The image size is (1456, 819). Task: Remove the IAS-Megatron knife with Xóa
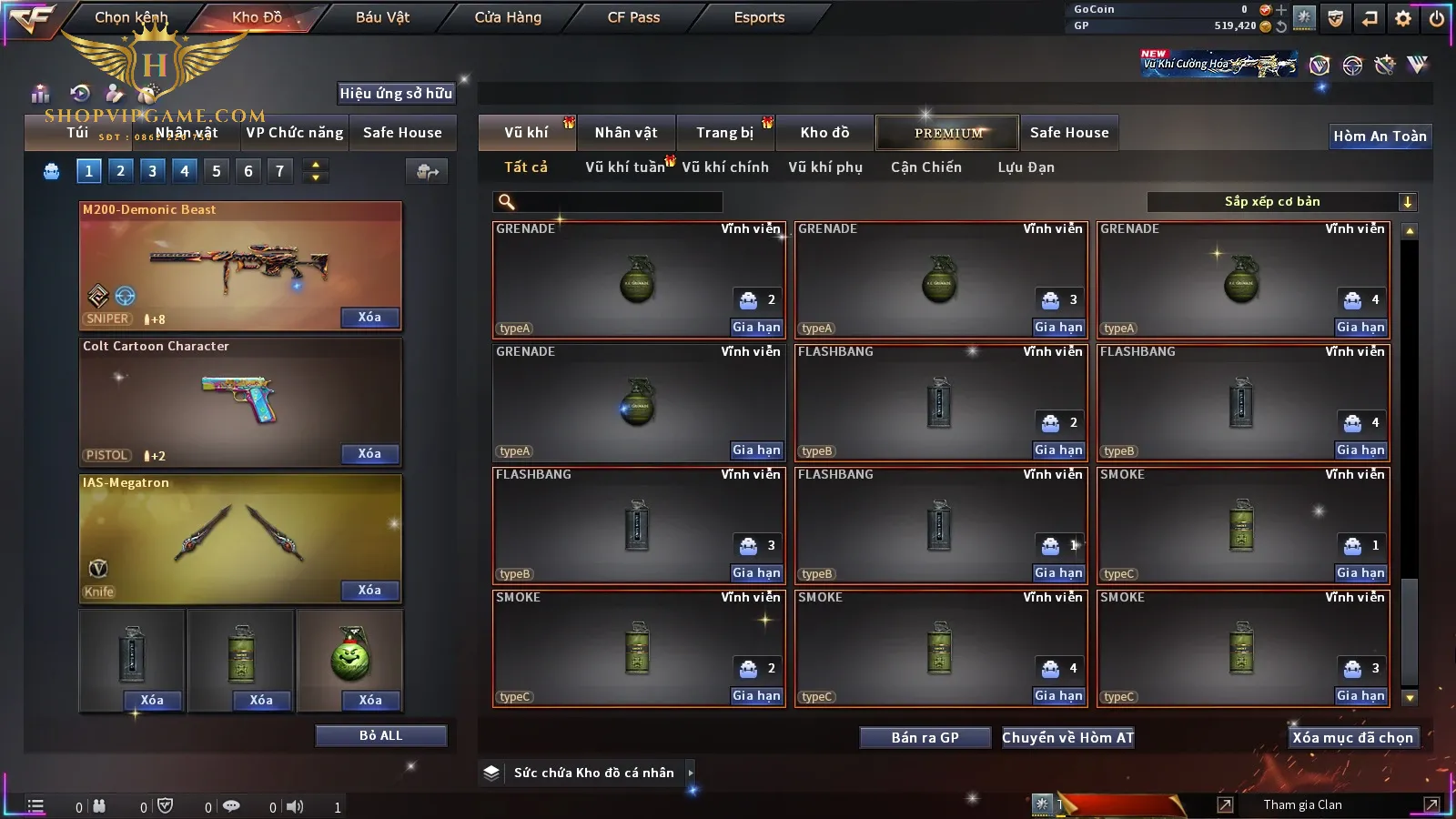pyautogui.click(x=369, y=591)
